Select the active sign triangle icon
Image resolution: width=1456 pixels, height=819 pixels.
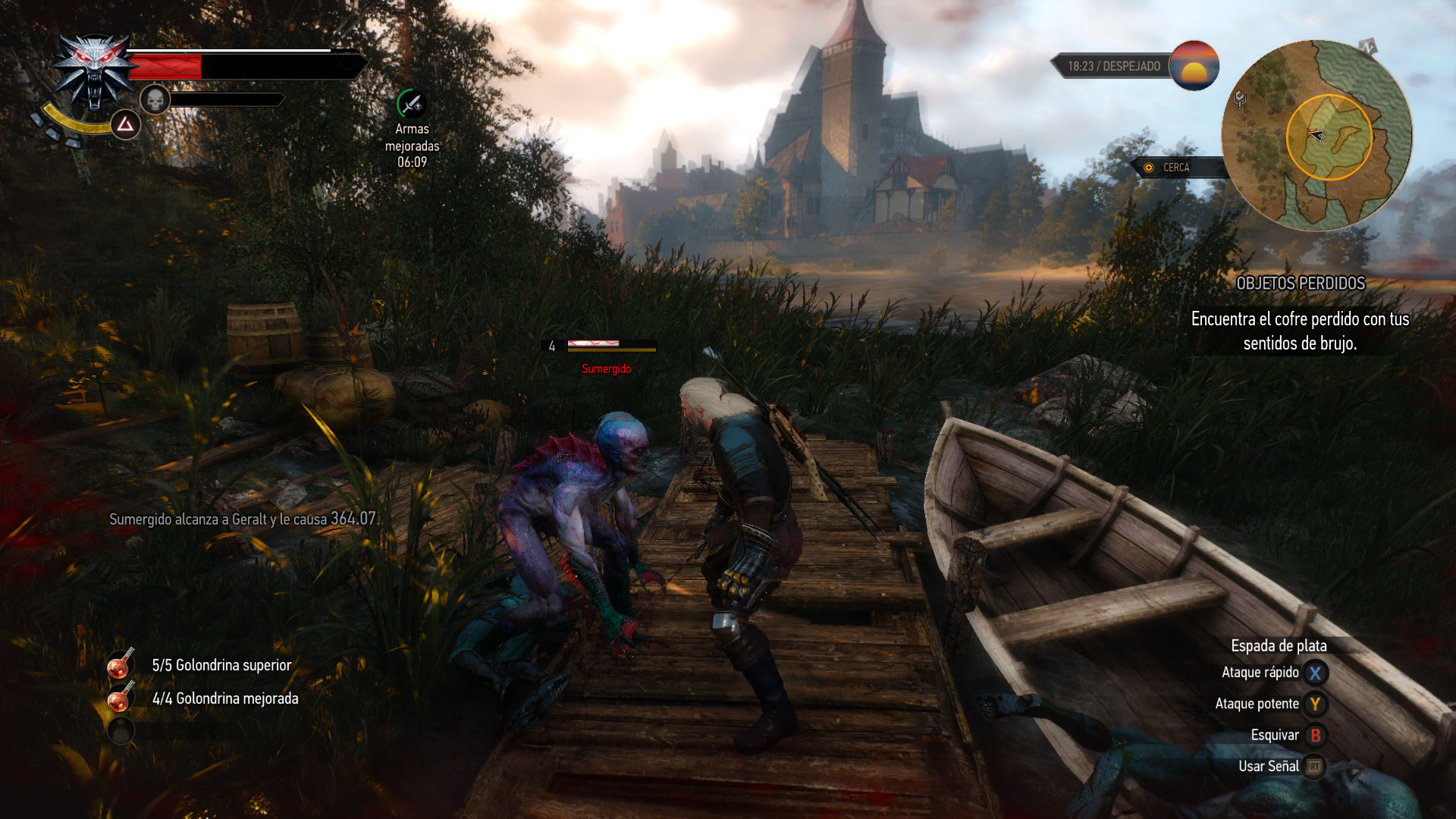click(x=125, y=124)
